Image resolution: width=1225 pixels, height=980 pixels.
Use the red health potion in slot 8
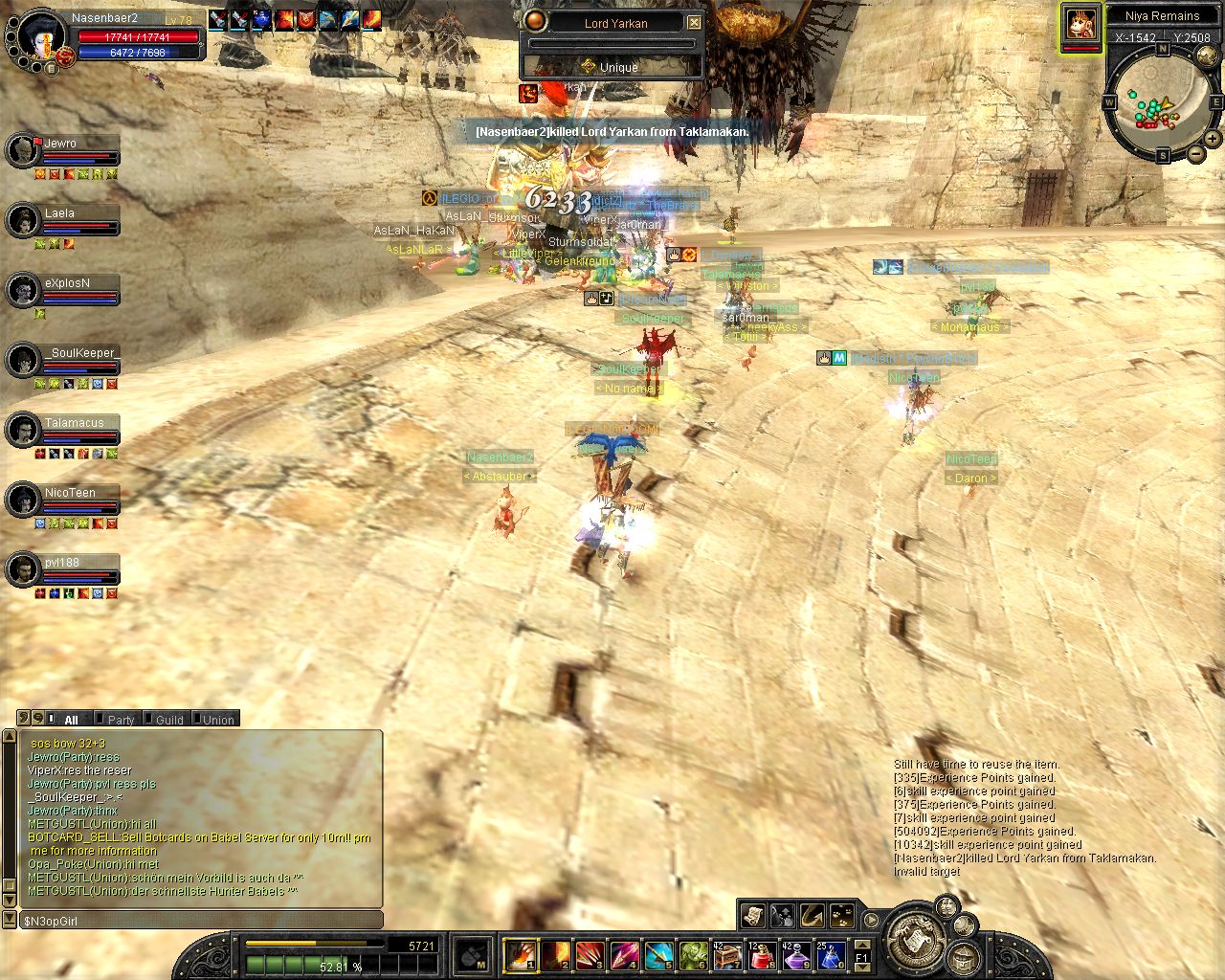[x=762, y=955]
